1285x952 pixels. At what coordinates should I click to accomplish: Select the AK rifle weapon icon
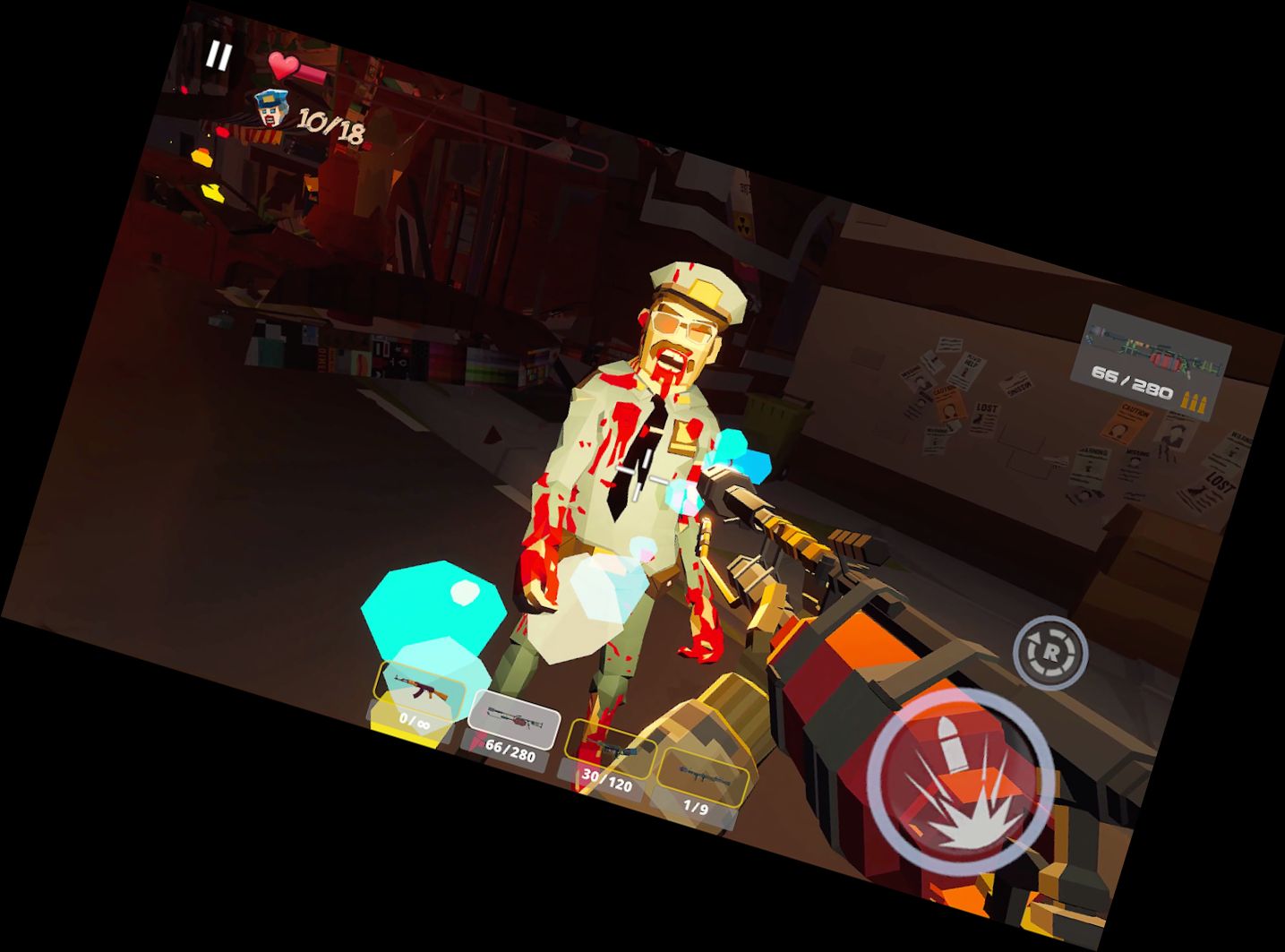(419, 688)
